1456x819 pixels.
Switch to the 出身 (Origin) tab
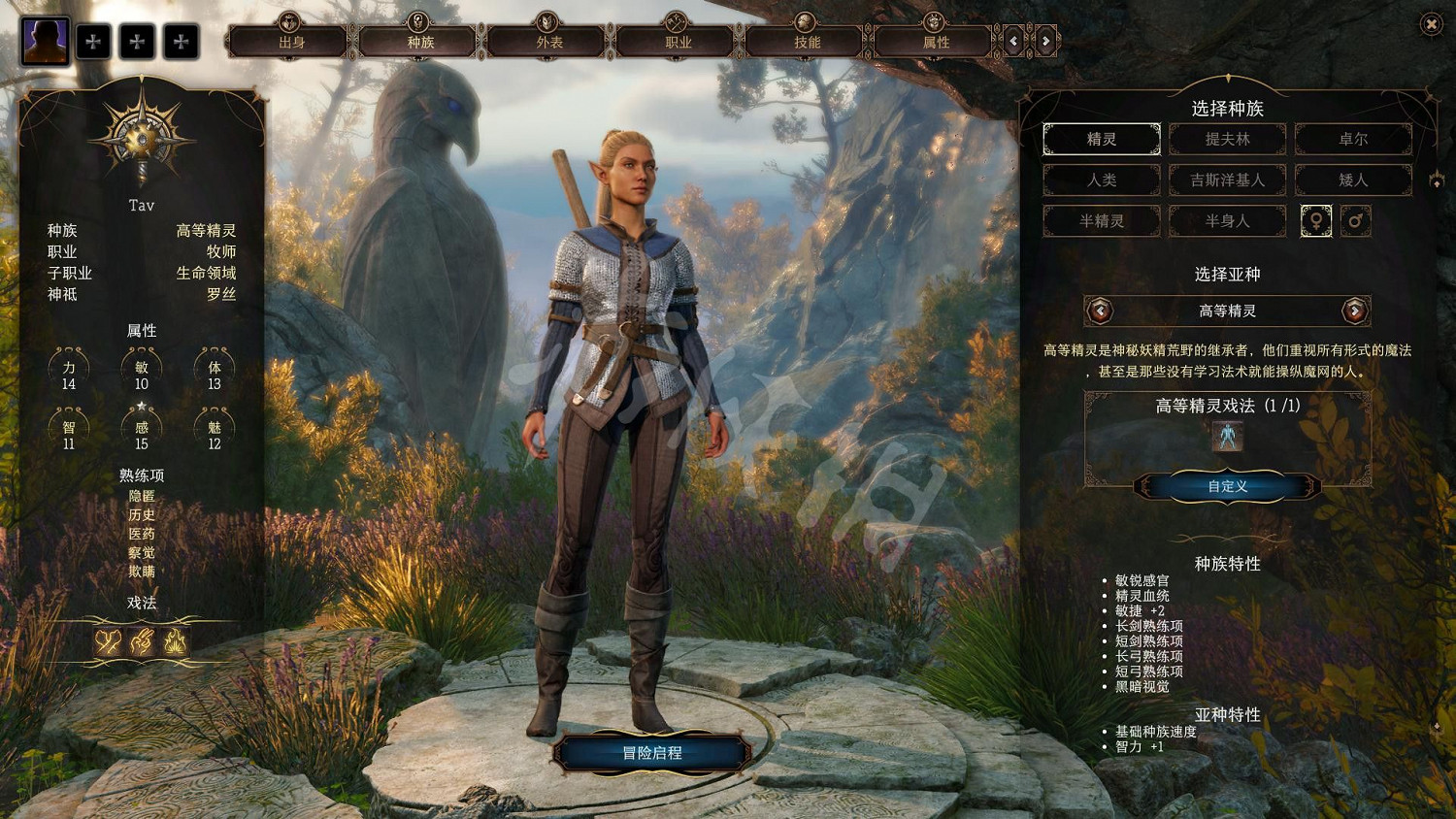pyautogui.click(x=290, y=42)
